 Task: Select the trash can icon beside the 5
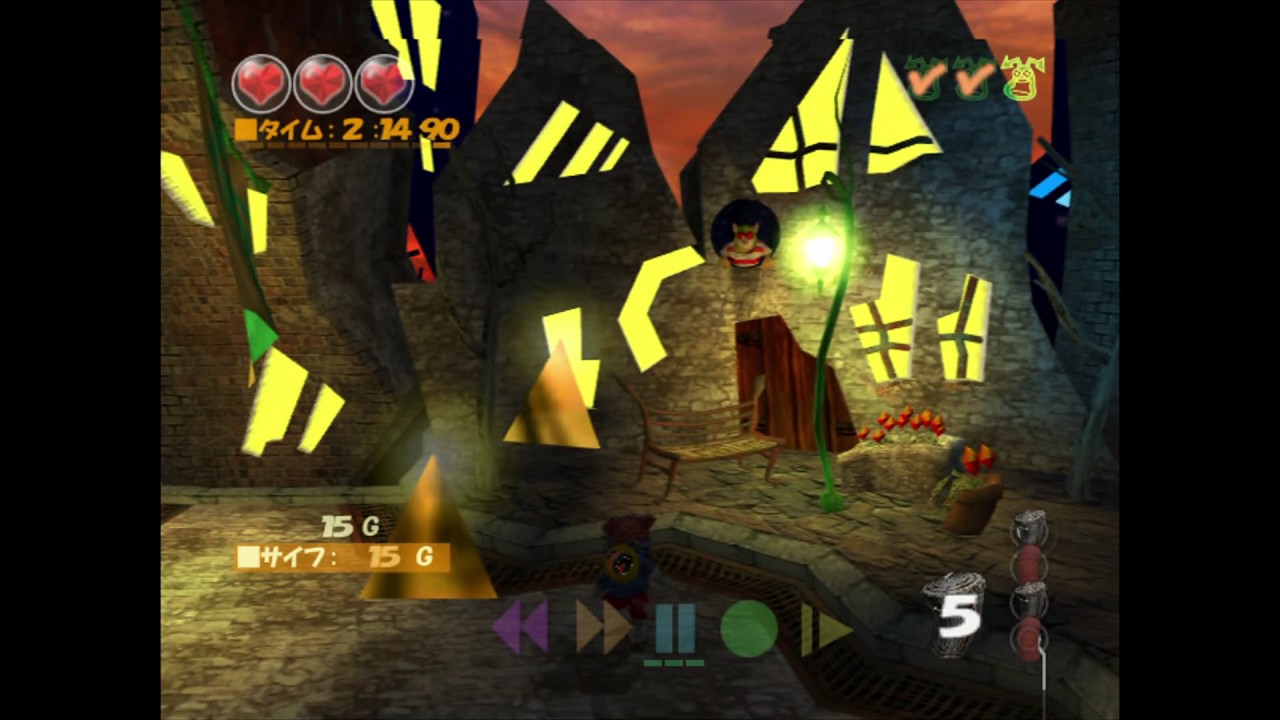(x=957, y=612)
